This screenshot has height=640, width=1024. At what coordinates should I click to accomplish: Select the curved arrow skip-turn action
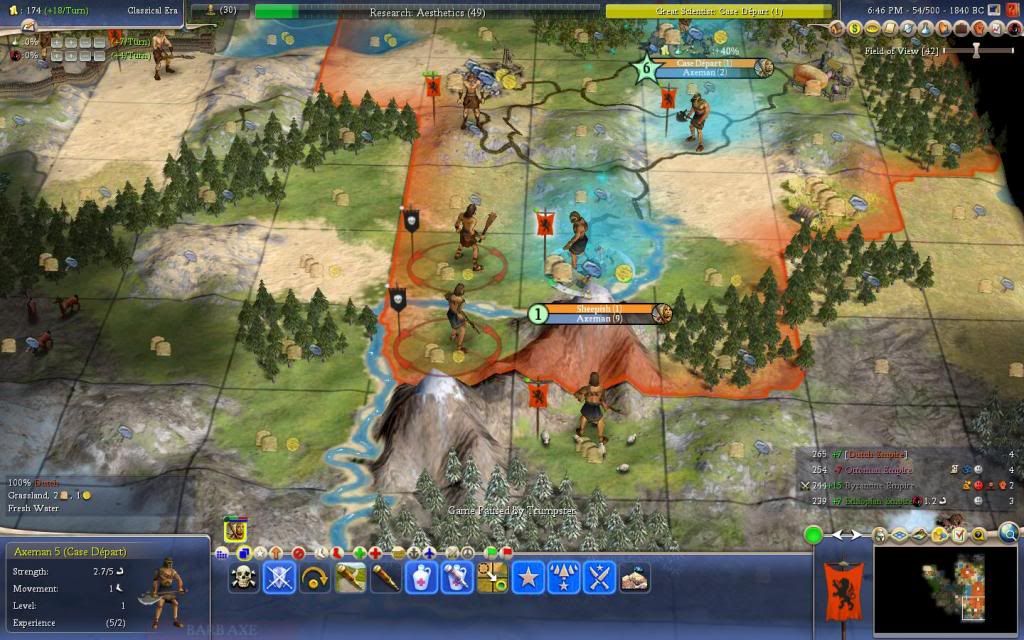point(315,578)
